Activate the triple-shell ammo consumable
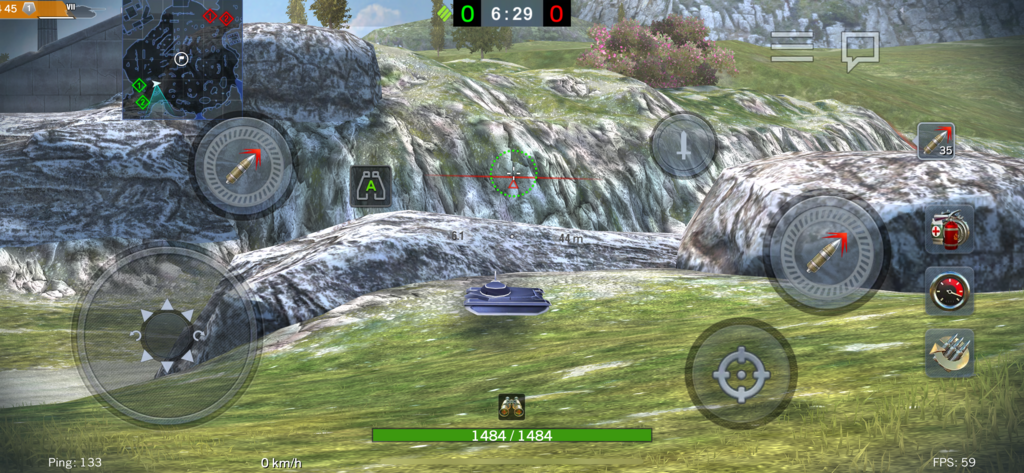 pos(949,352)
